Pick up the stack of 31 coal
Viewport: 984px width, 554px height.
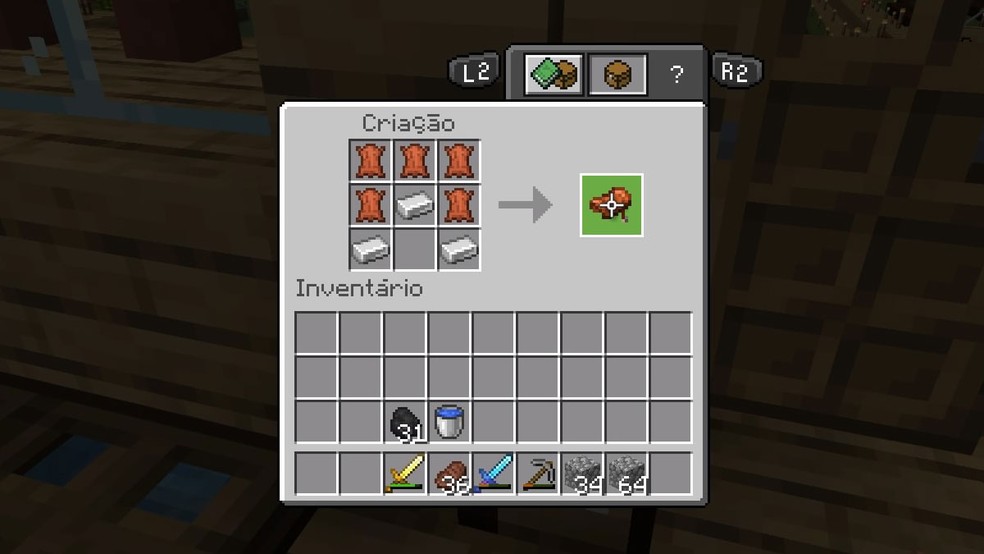405,422
